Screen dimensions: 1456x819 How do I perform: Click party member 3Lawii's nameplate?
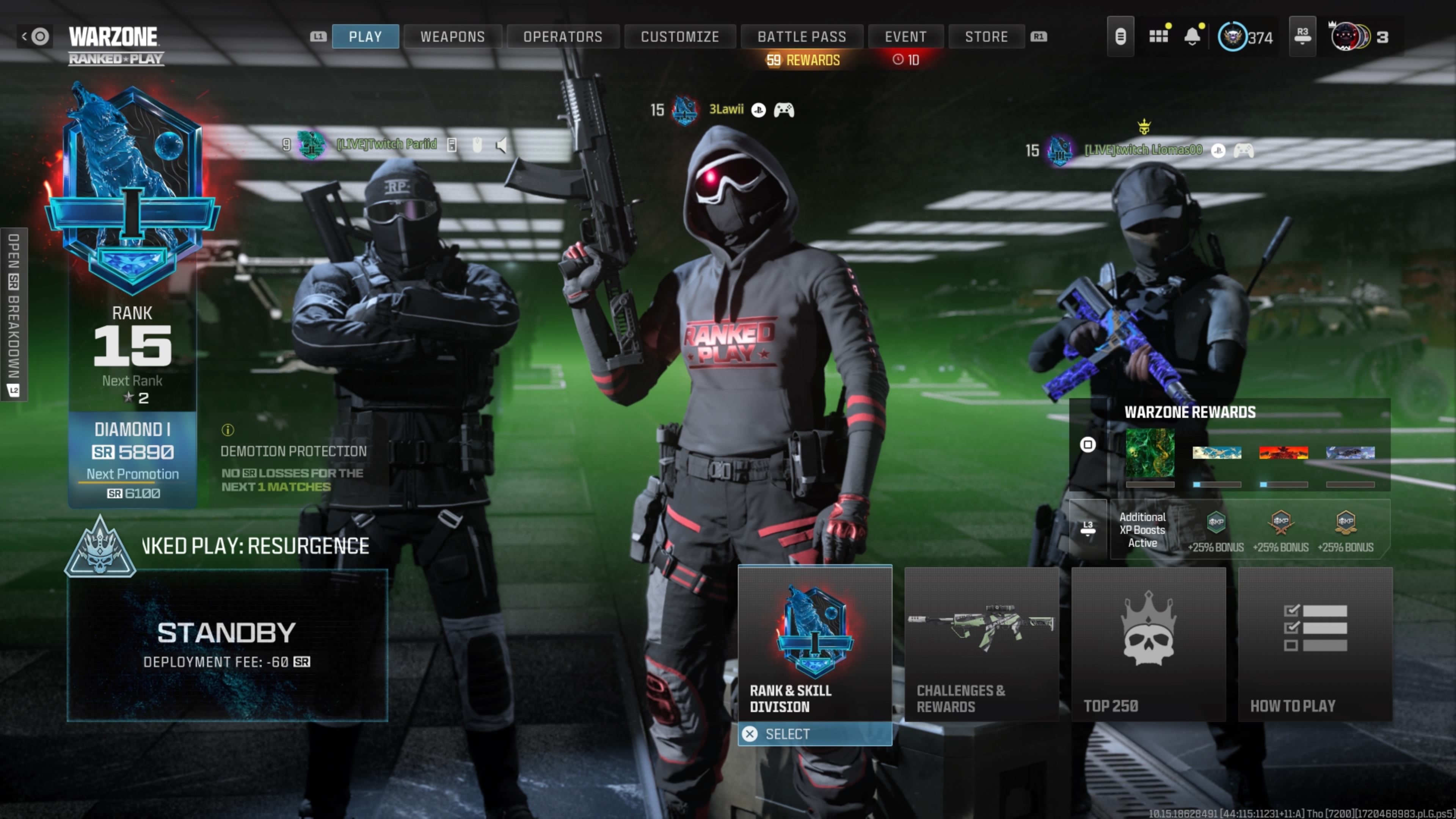[x=726, y=110]
